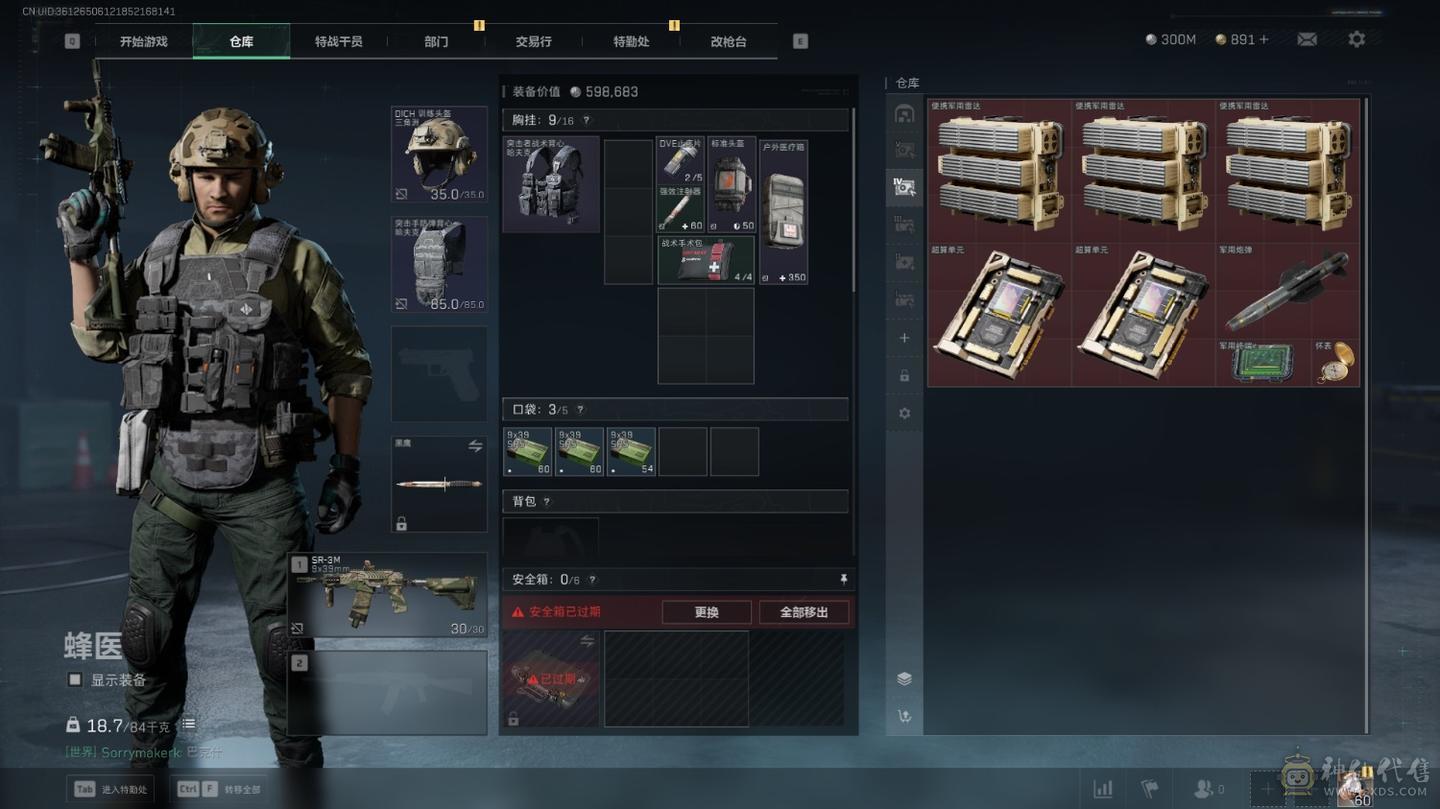The width and height of the screenshot is (1440, 809).
Task: Select the melee knife slot
Action: [x=439, y=484]
